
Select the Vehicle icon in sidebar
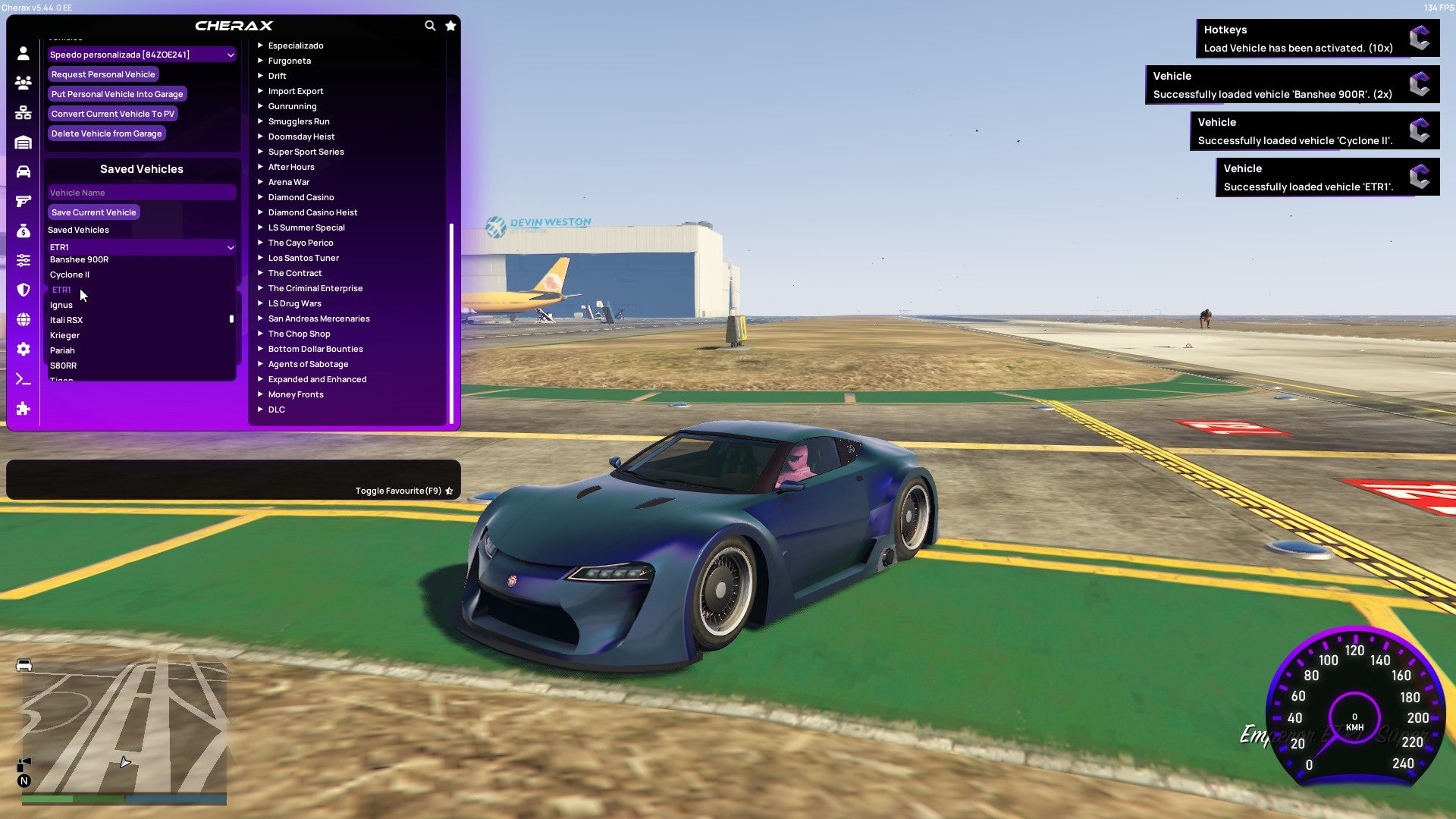coord(23,170)
